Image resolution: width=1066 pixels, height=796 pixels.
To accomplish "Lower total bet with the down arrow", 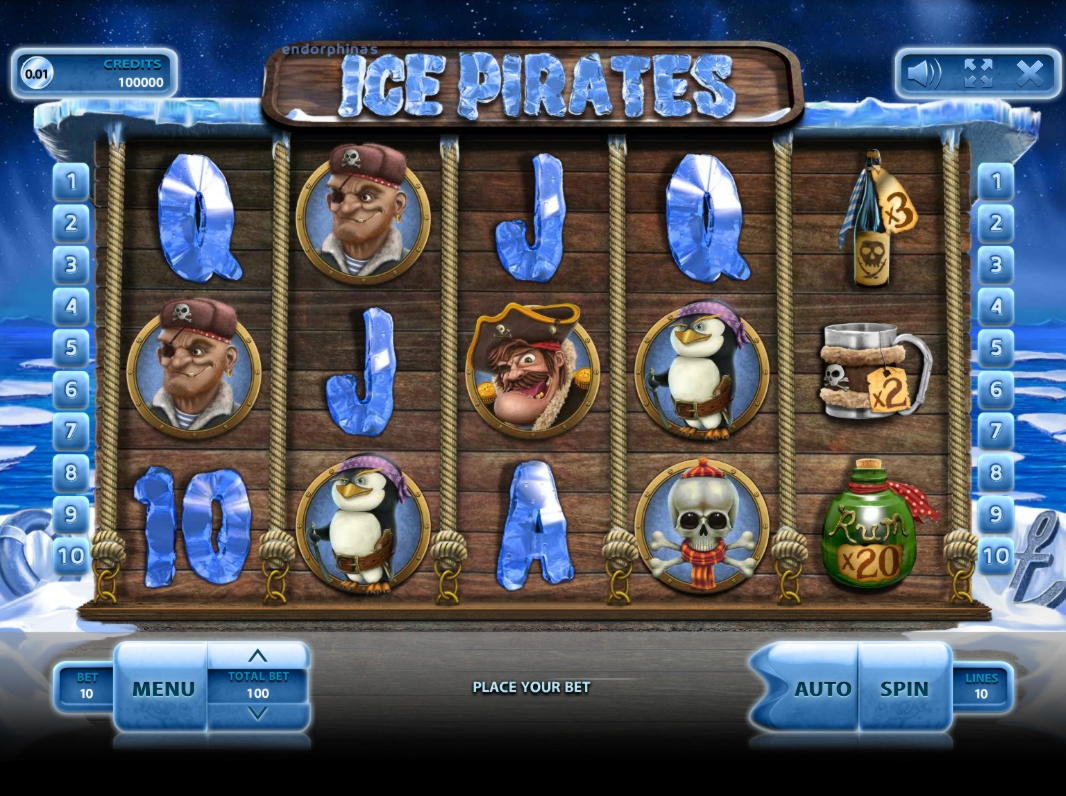I will pos(258,713).
